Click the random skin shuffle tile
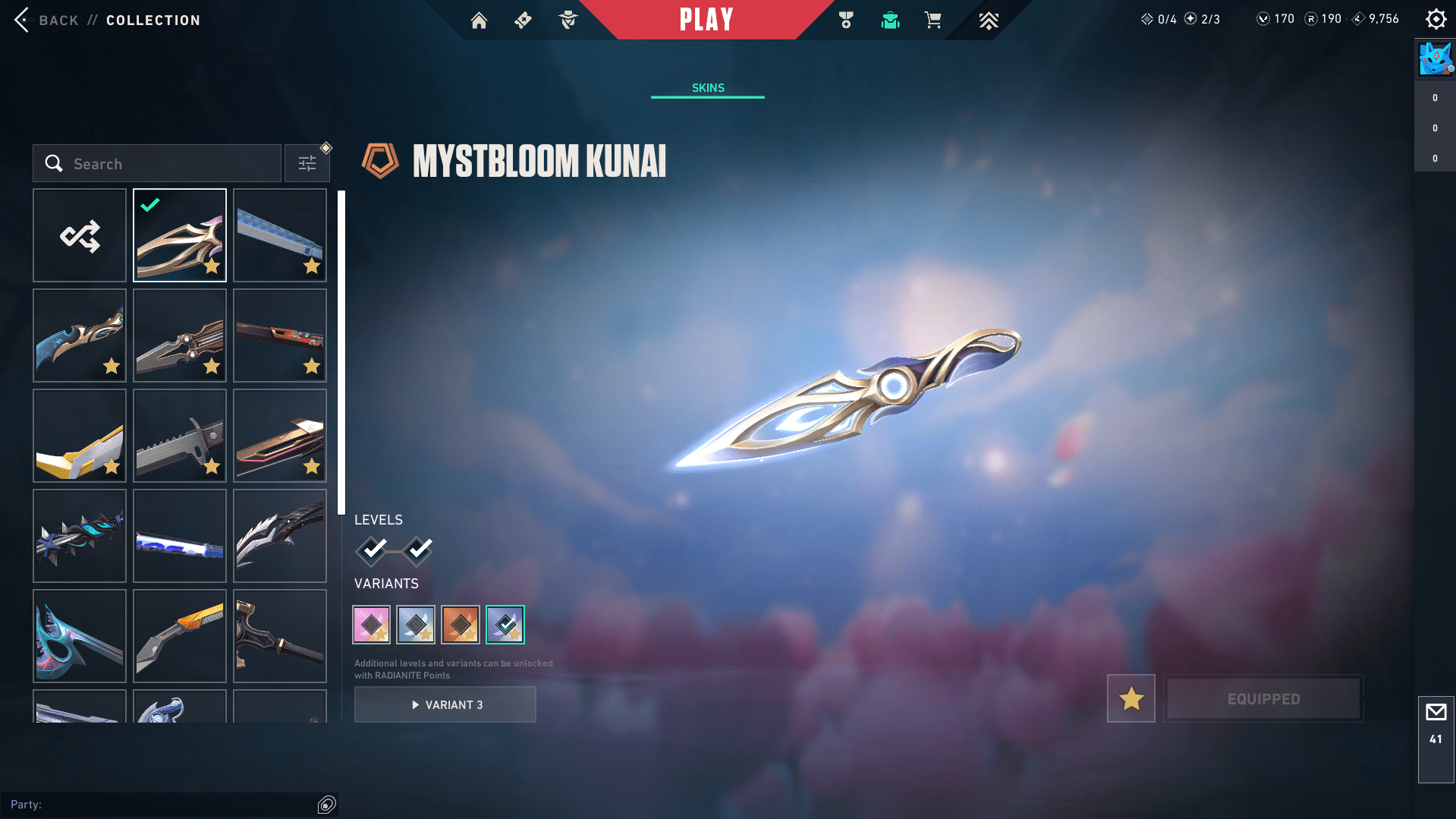The width and height of the screenshot is (1456, 819). point(79,235)
